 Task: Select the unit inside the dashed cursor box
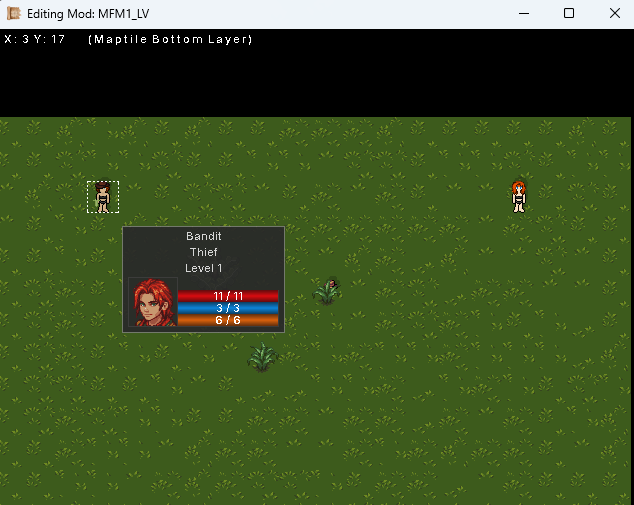tap(102, 197)
